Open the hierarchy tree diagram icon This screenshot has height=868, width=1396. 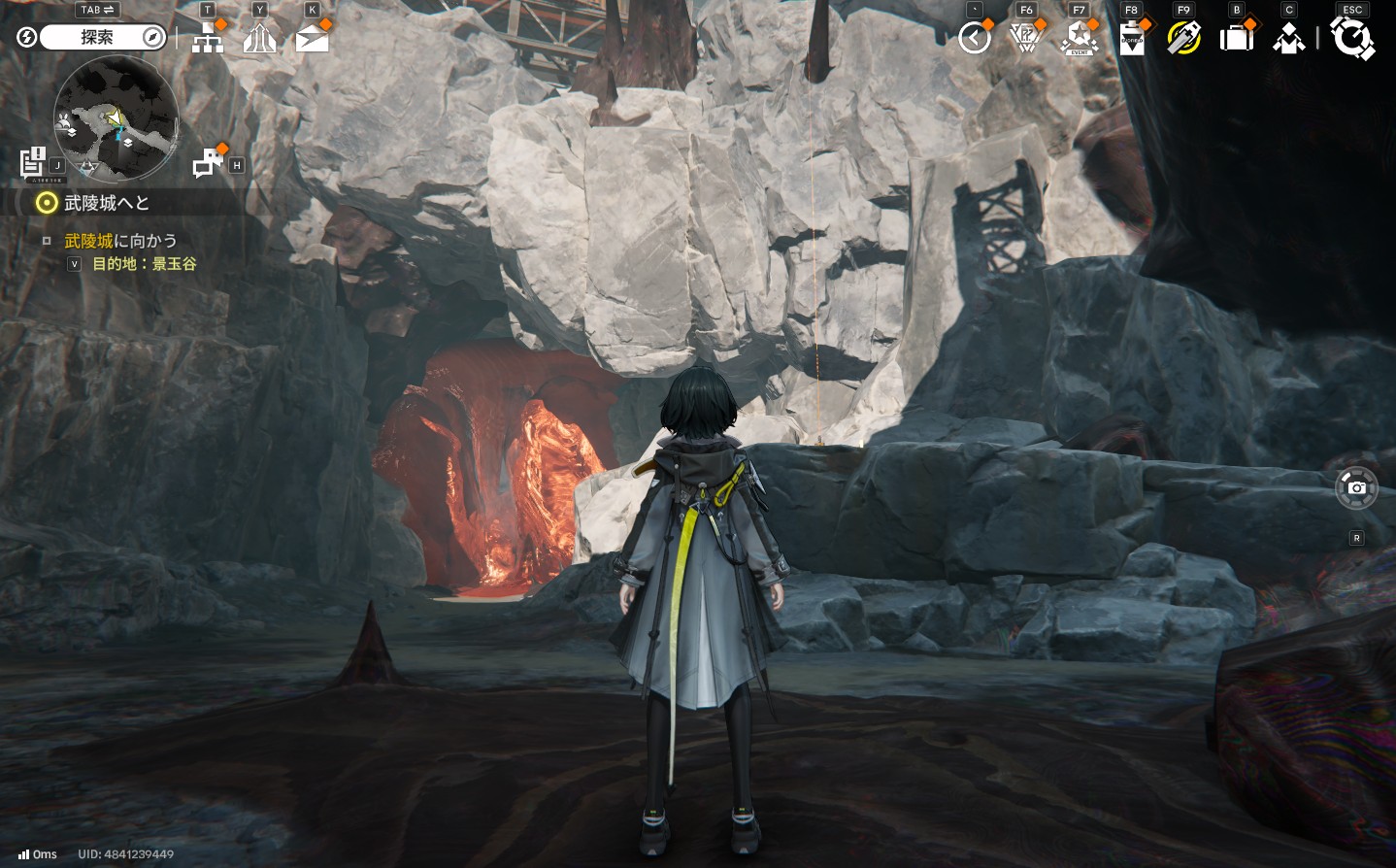[x=208, y=39]
